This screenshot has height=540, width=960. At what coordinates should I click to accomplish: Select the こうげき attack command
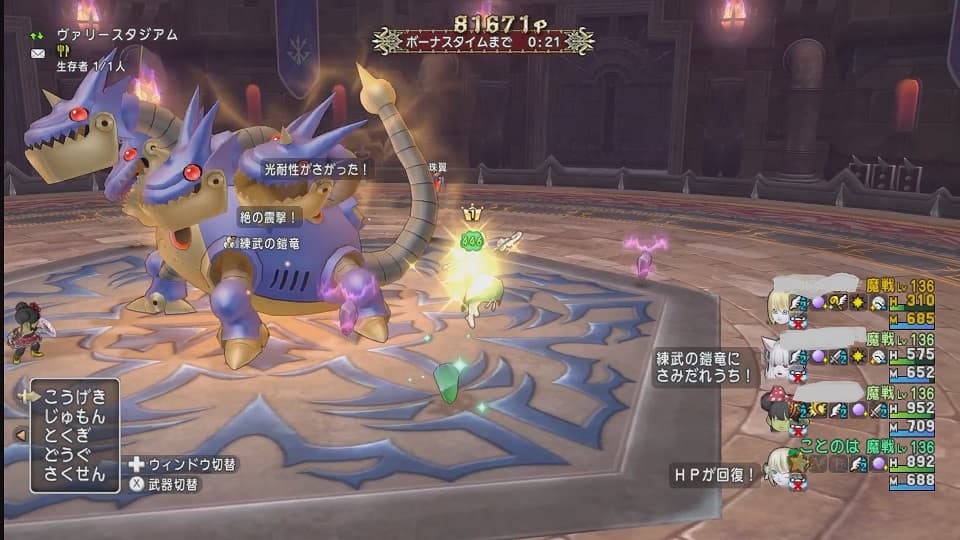click(76, 396)
